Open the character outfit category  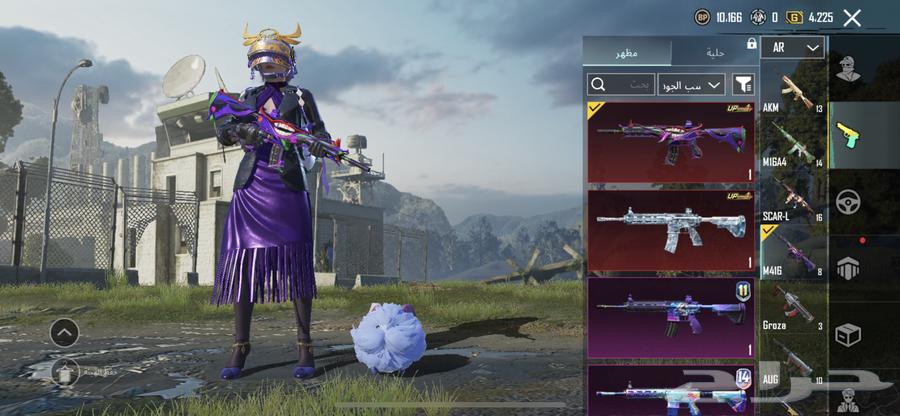click(x=849, y=71)
